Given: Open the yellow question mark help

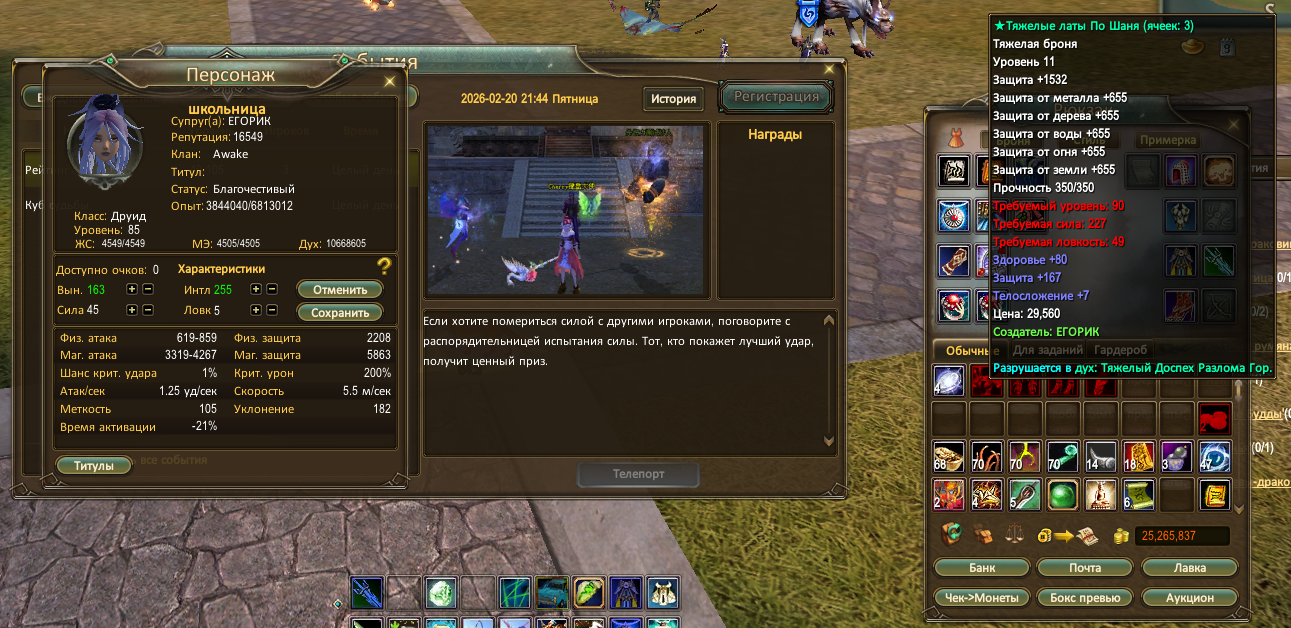Looking at the screenshot, I should click(x=383, y=266).
